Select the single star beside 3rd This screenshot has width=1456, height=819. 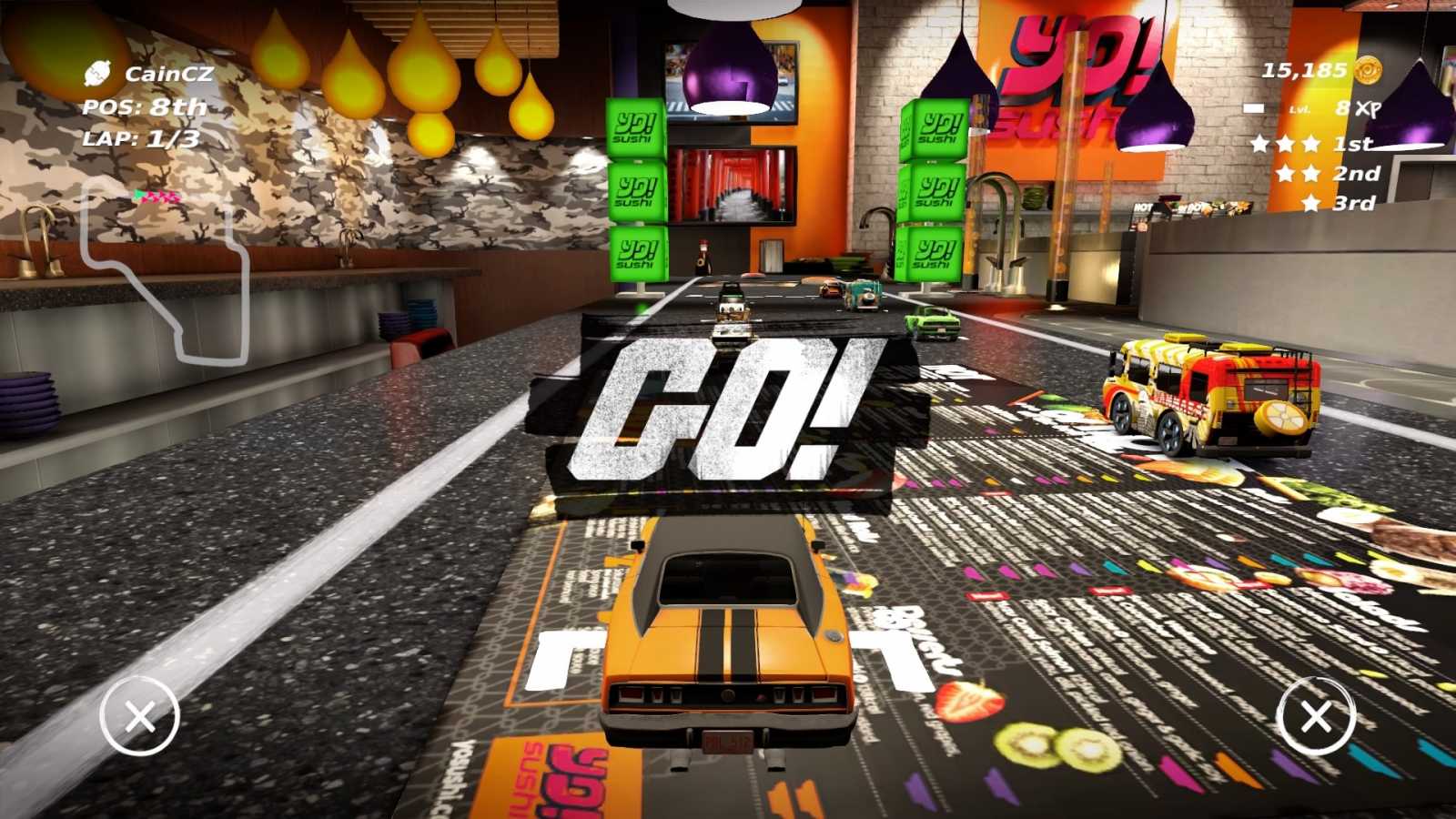pos(1311,204)
